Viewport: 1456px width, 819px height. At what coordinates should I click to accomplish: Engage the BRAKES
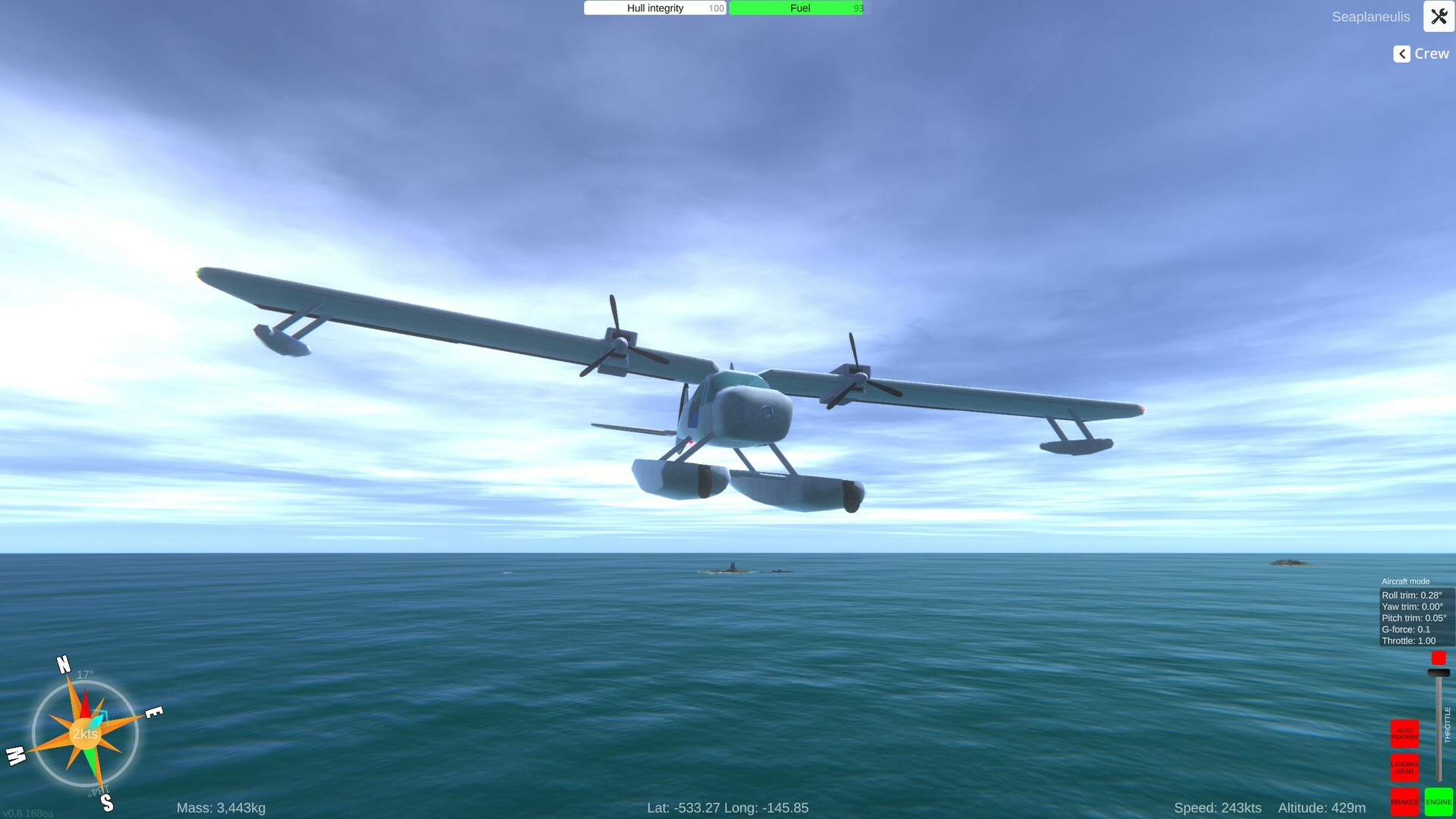[x=1404, y=801]
